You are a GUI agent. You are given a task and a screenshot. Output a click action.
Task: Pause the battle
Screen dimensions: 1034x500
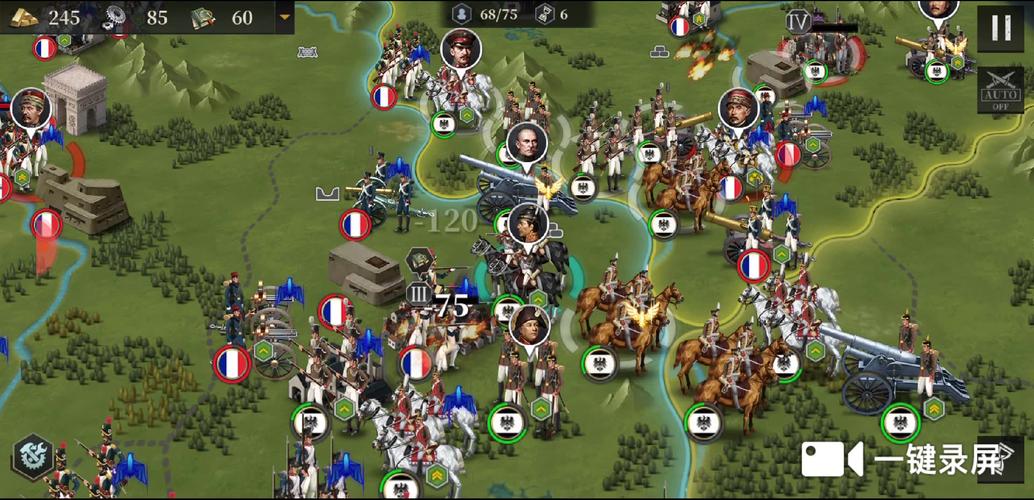pyautogui.click(x=1001, y=28)
